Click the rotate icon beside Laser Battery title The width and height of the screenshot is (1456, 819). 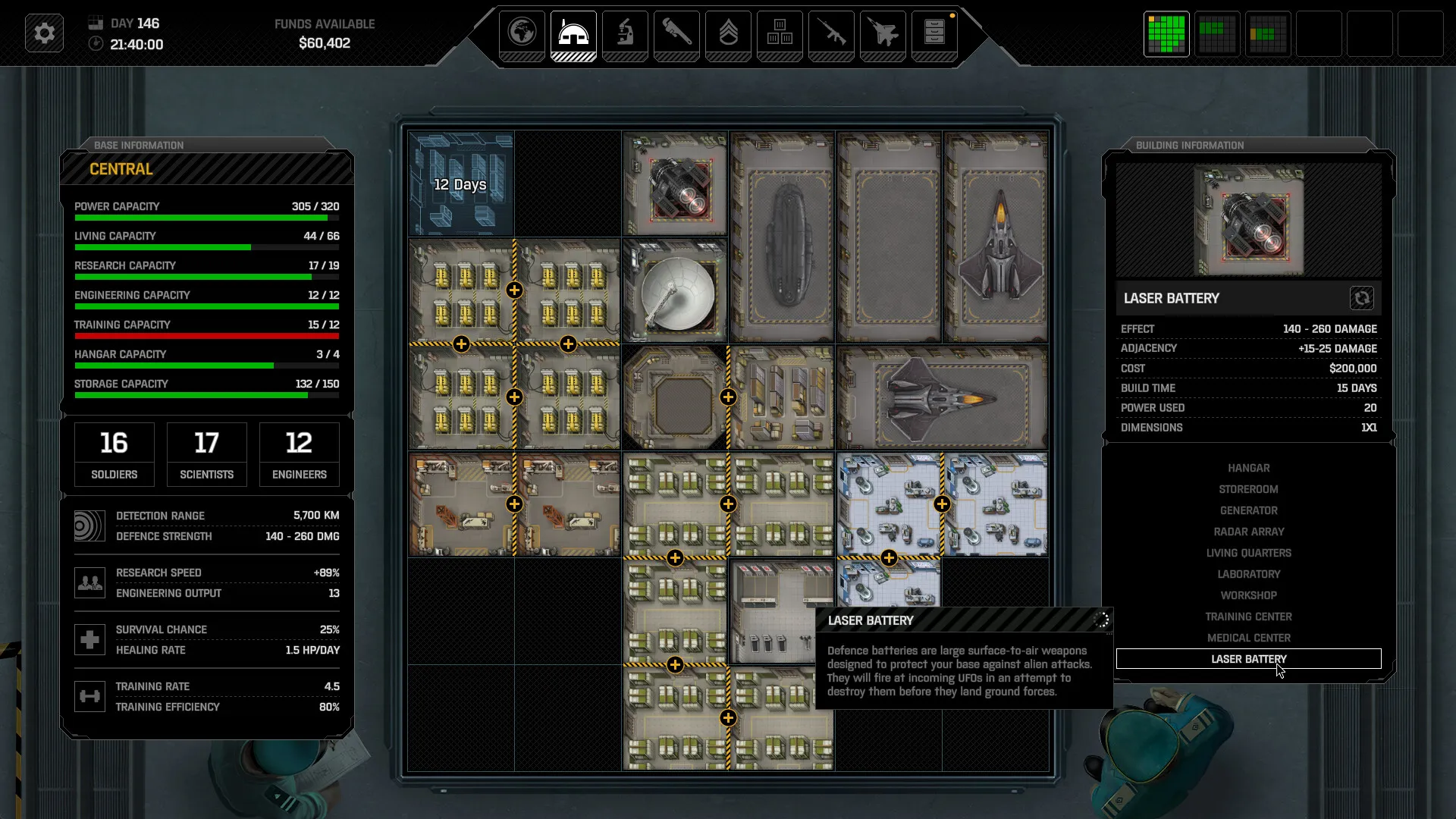[1363, 298]
